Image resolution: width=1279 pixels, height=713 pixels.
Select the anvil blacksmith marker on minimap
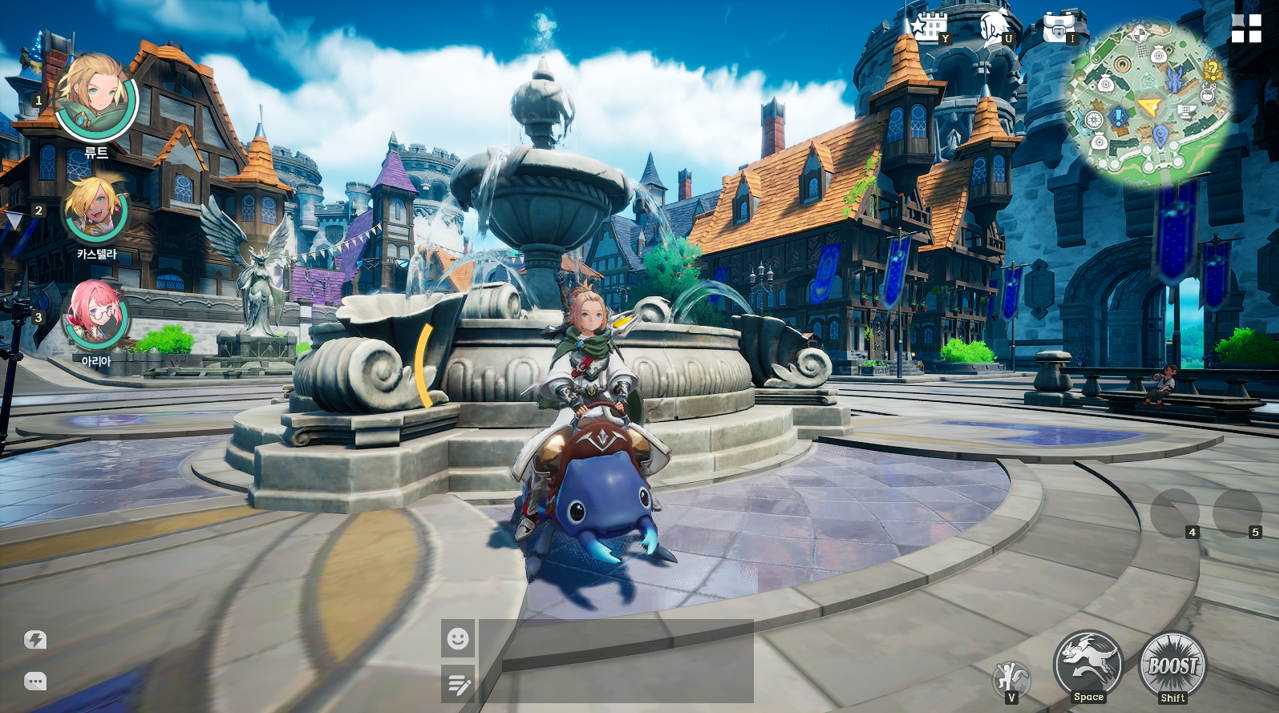pos(1187,111)
